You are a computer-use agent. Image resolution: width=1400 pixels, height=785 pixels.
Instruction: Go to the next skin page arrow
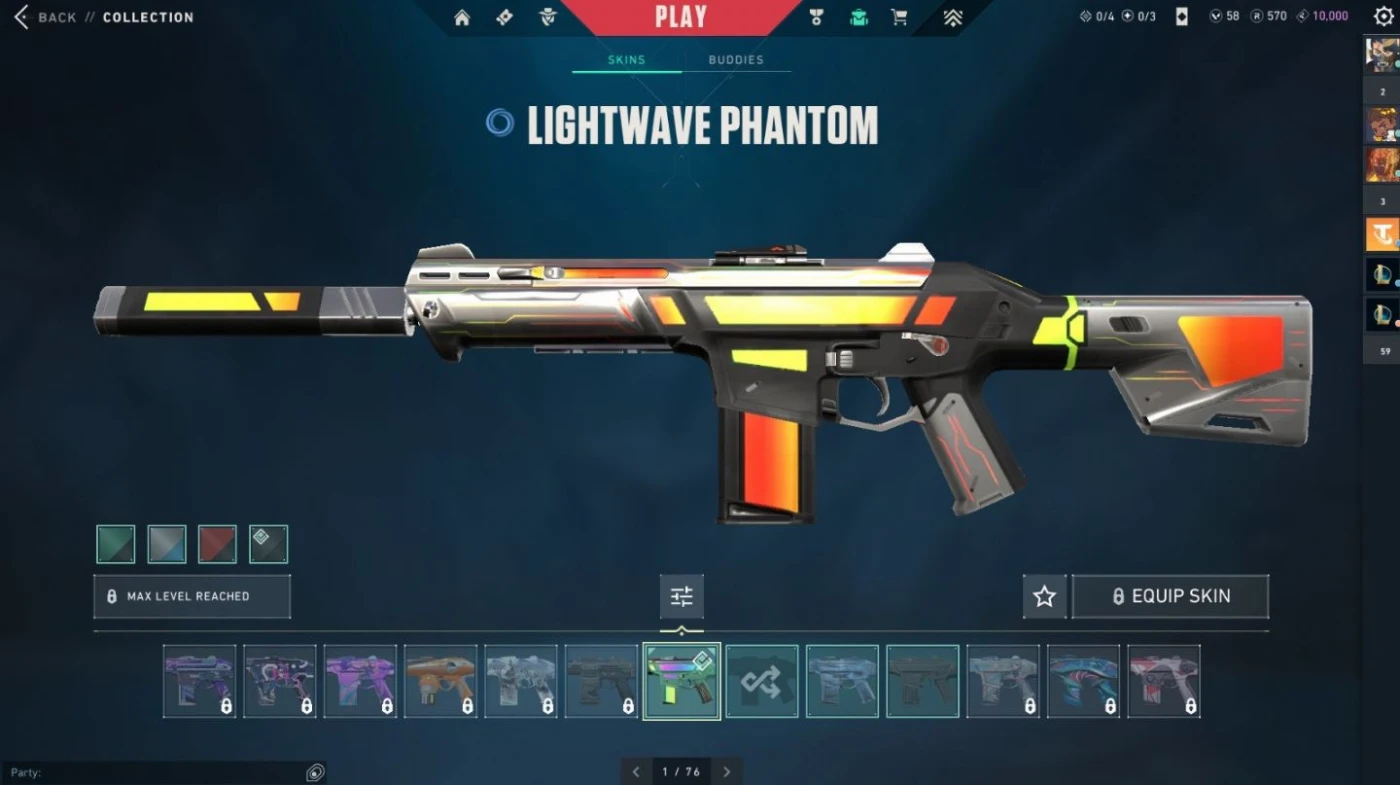(x=727, y=772)
